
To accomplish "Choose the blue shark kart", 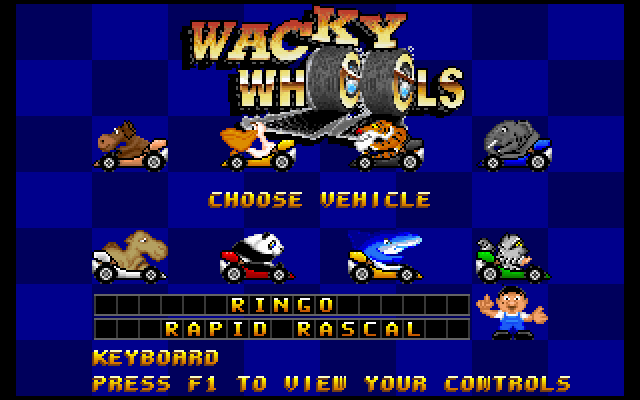I will pos(385,257).
